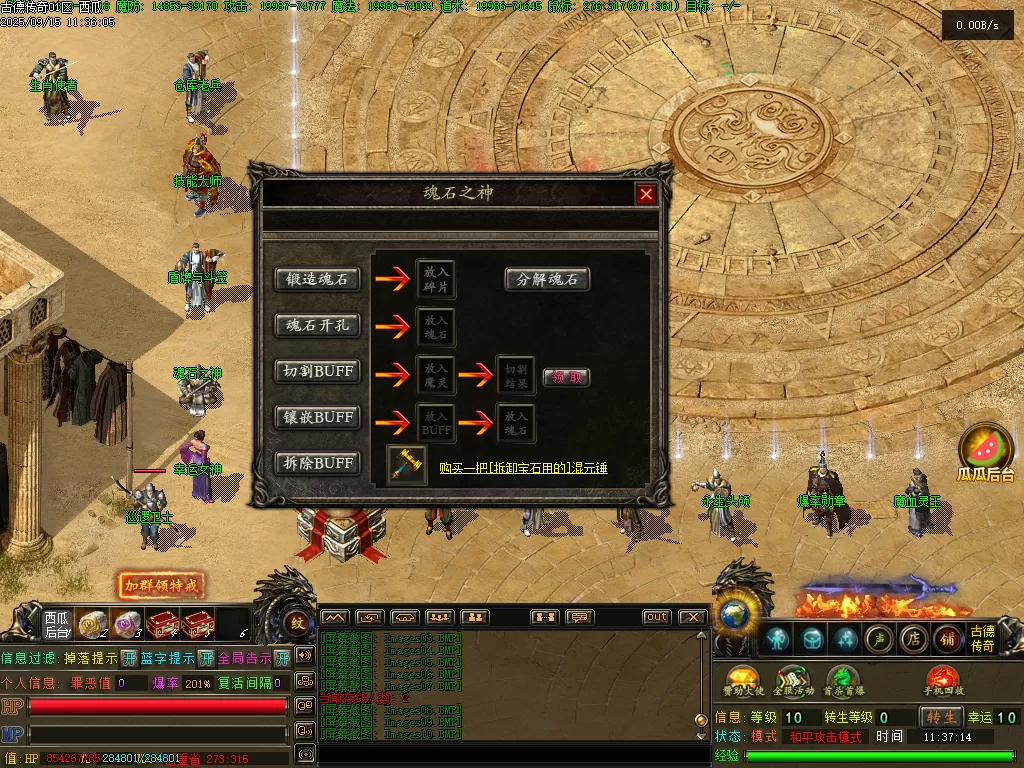Claim the result with the 领取 button
This screenshot has width=1024, height=768.
566,377
